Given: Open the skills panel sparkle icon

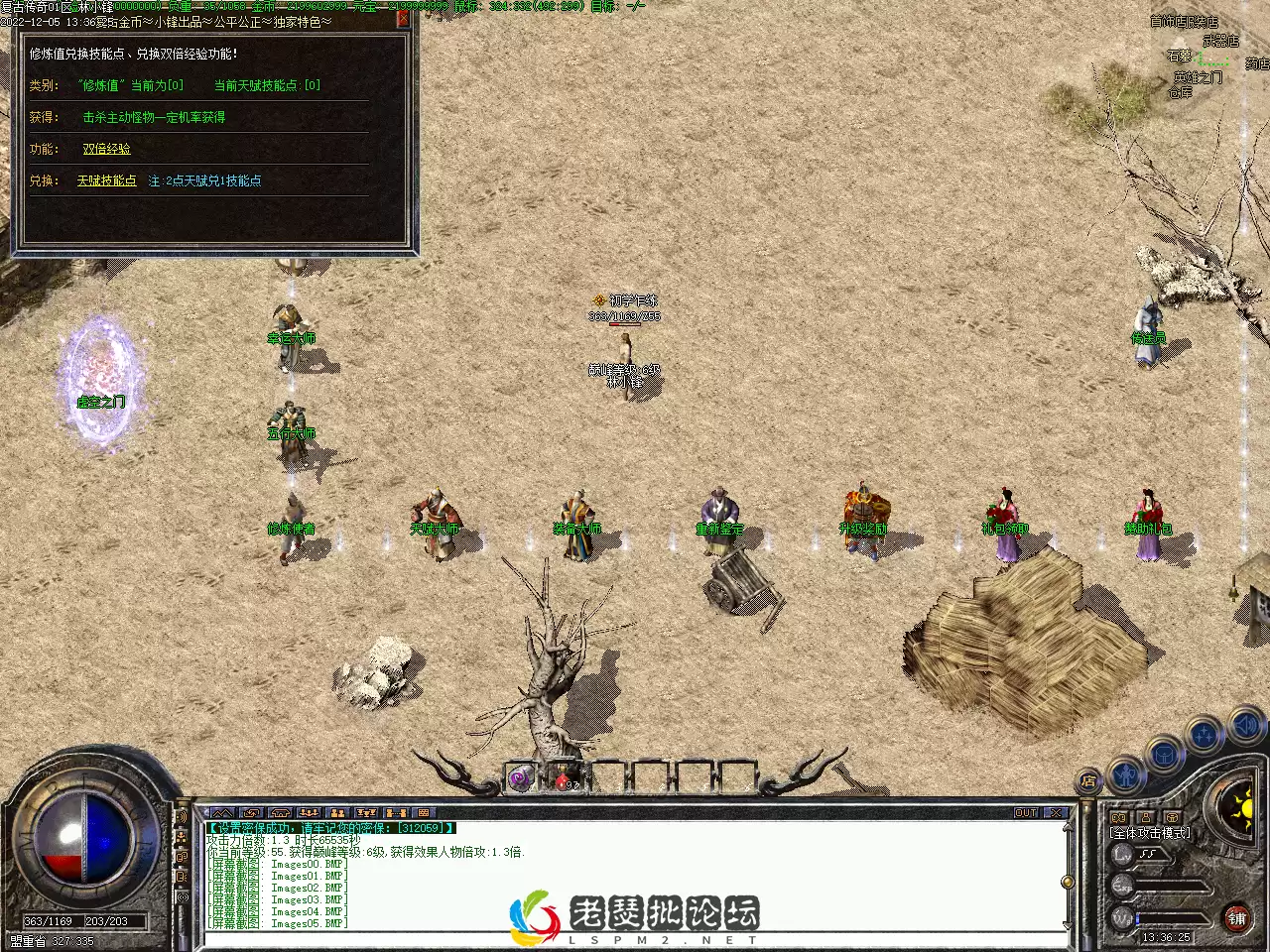Looking at the screenshot, I should [x=1205, y=736].
